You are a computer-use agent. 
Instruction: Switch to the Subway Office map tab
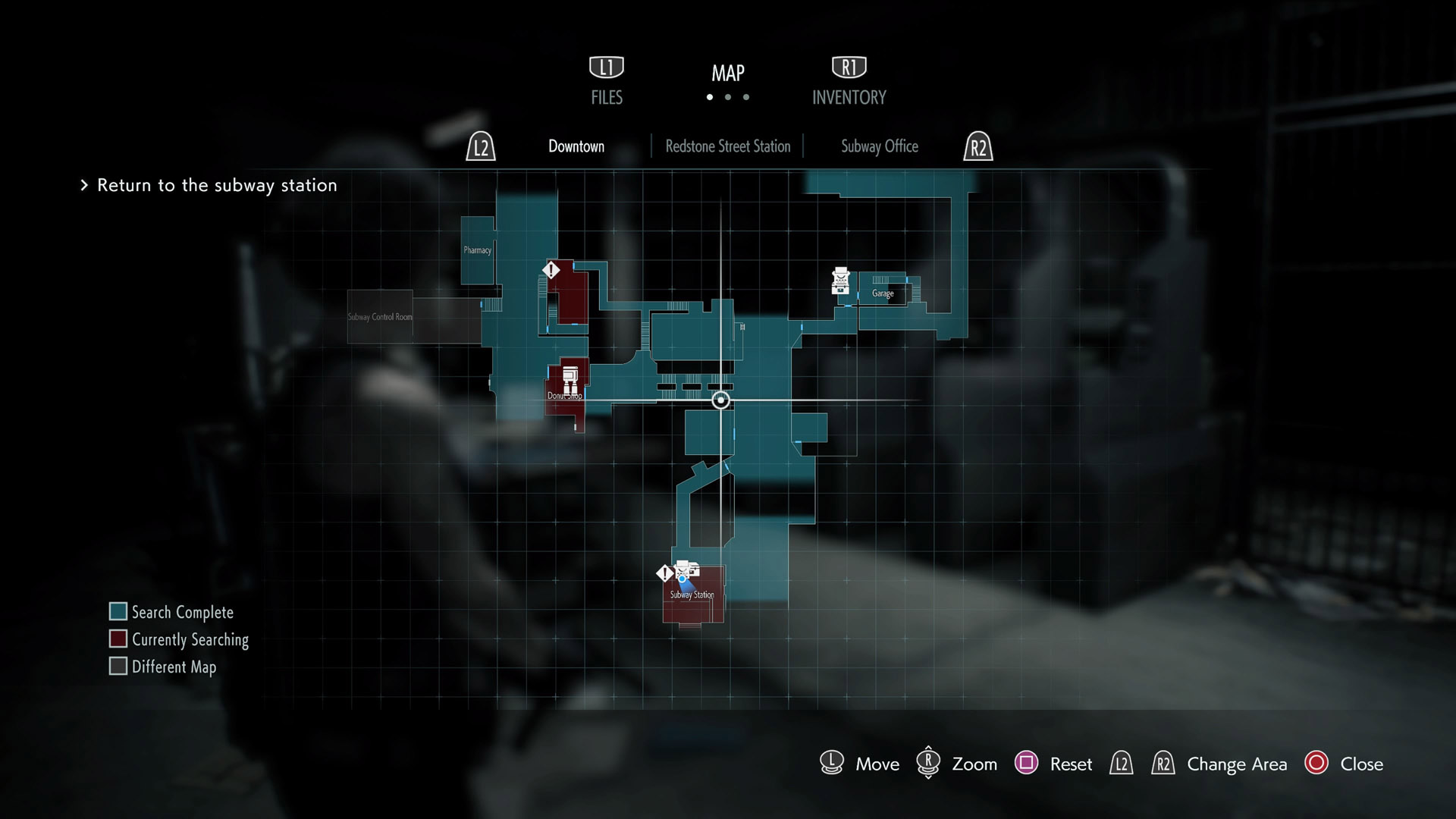[x=879, y=146]
